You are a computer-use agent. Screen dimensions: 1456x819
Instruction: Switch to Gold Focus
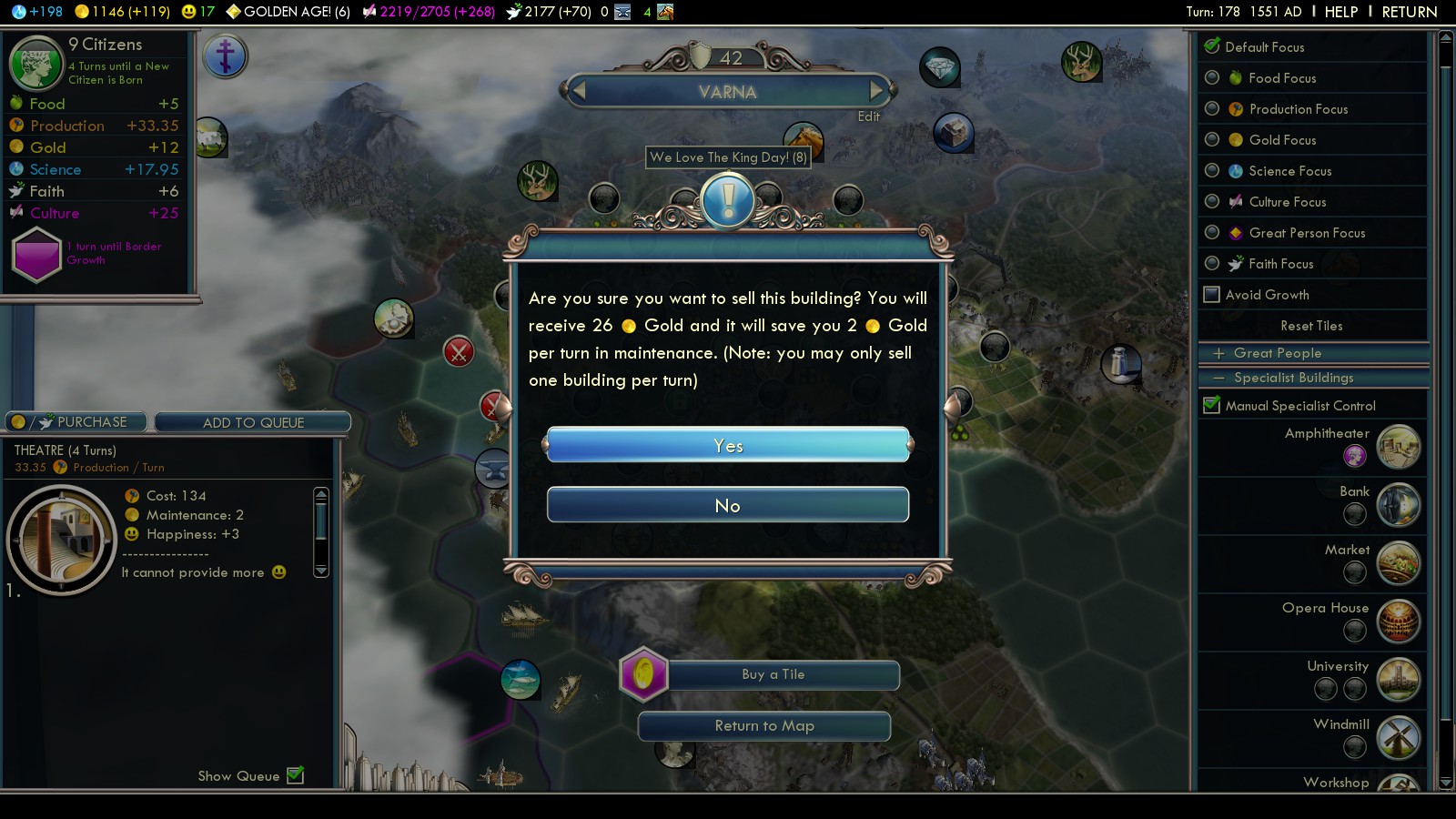click(1212, 140)
